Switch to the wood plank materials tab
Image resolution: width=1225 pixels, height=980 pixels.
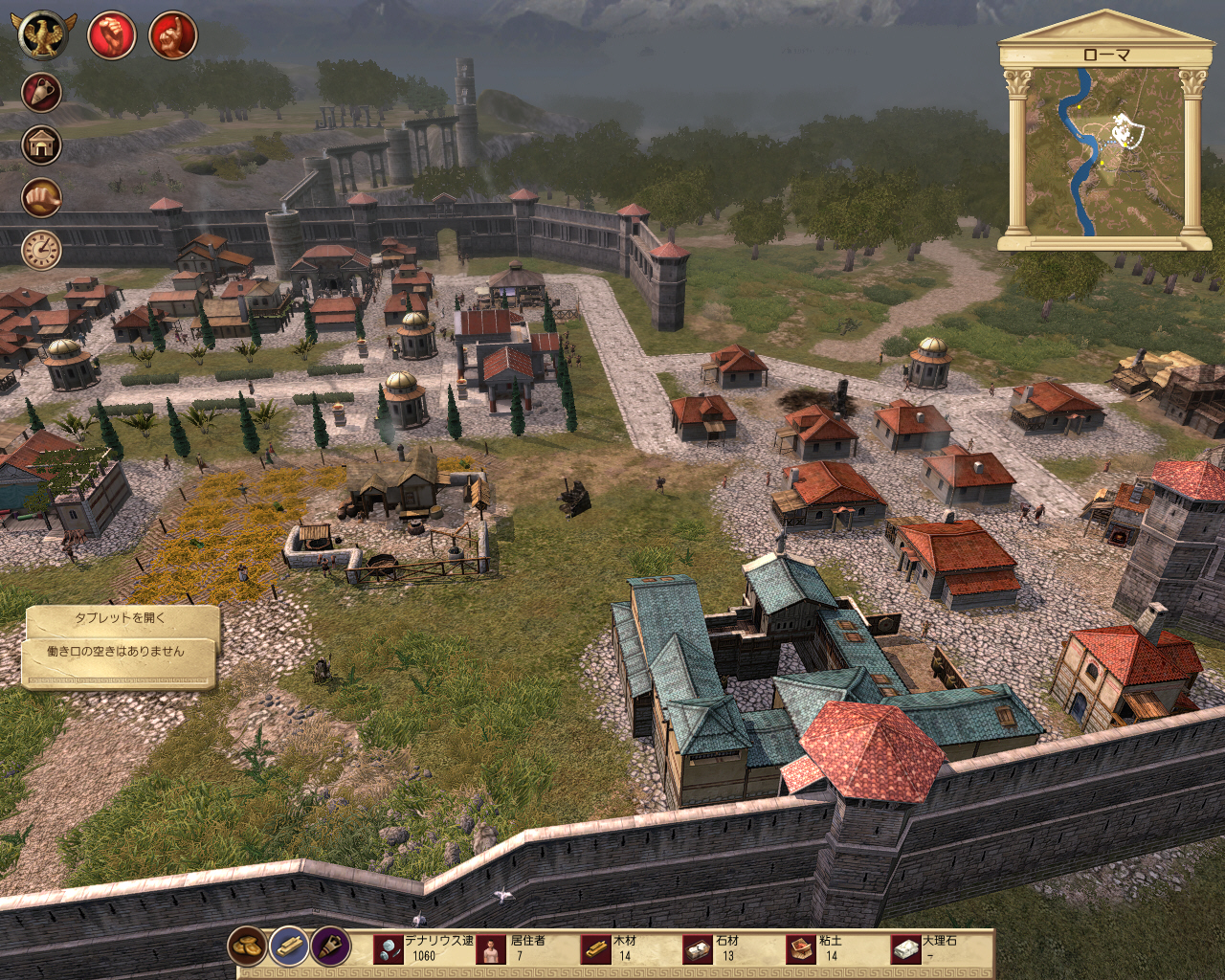click(288, 947)
